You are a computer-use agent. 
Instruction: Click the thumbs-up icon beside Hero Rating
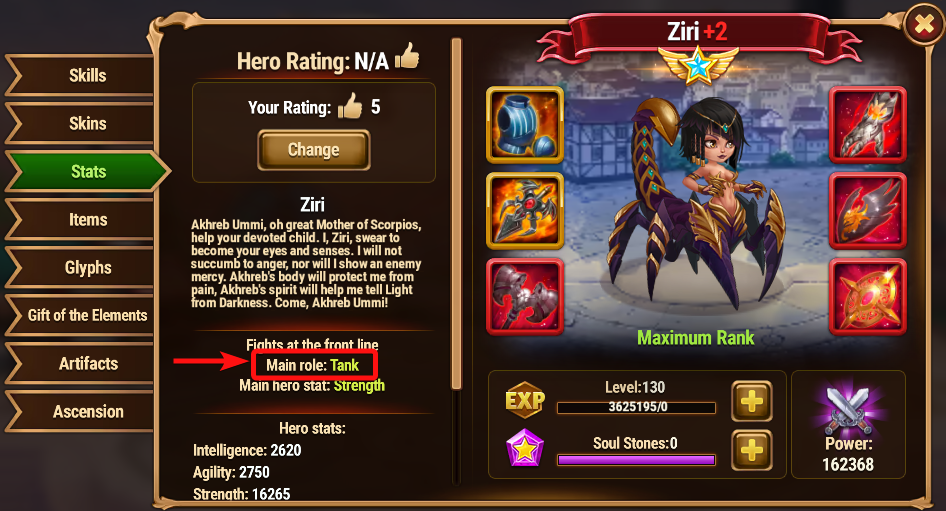[407, 58]
